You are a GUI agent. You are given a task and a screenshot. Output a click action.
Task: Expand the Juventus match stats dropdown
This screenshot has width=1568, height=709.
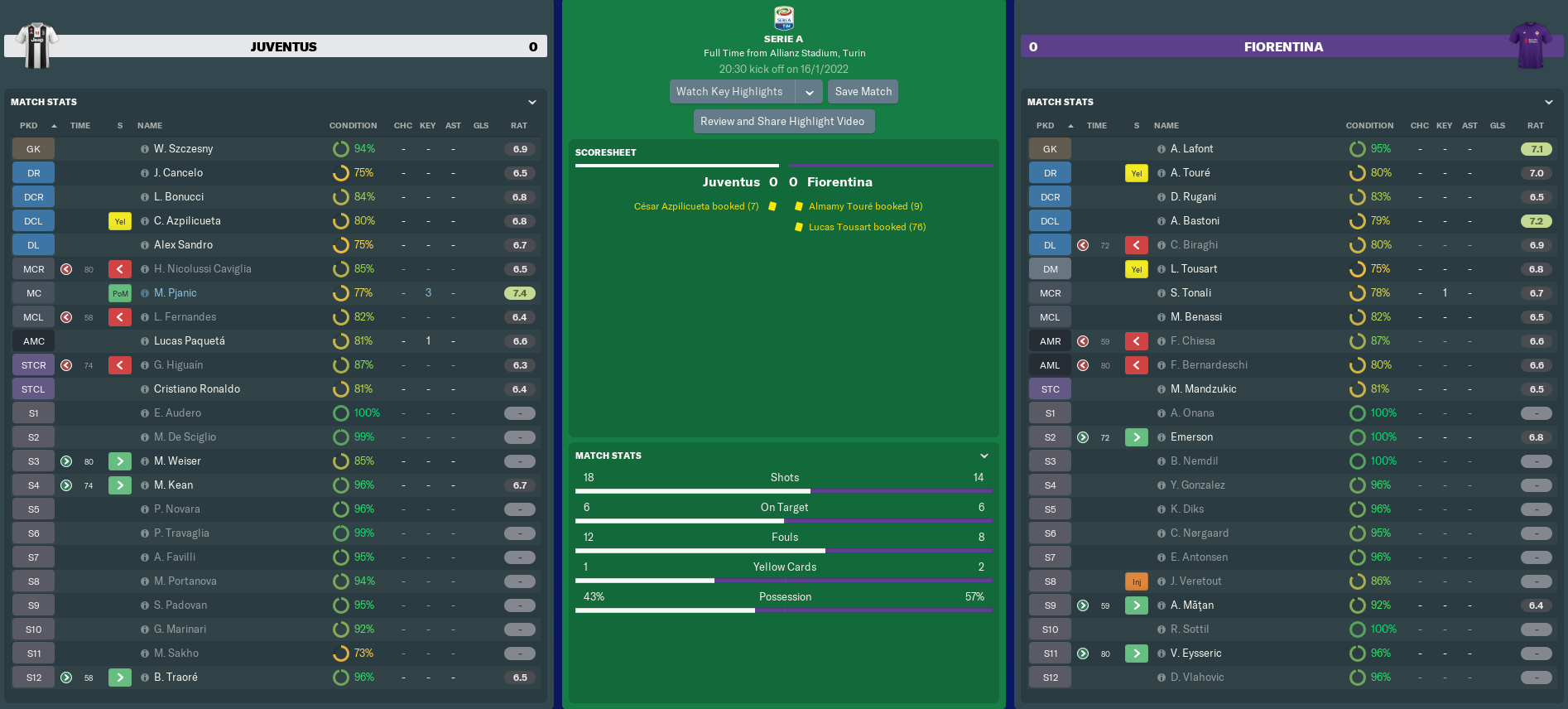click(x=532, y=102)
